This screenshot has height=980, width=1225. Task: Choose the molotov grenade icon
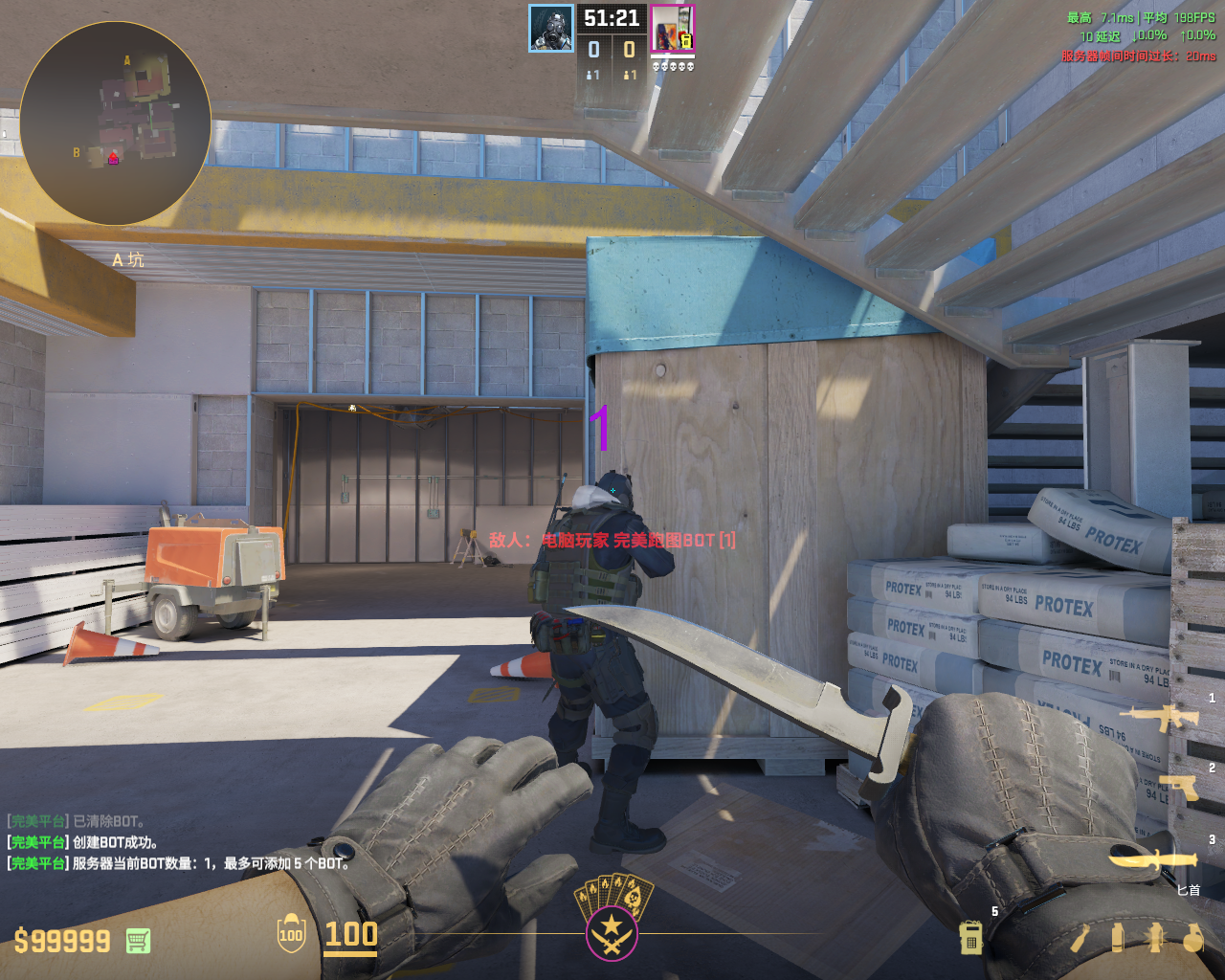(x=1080, y=938)
